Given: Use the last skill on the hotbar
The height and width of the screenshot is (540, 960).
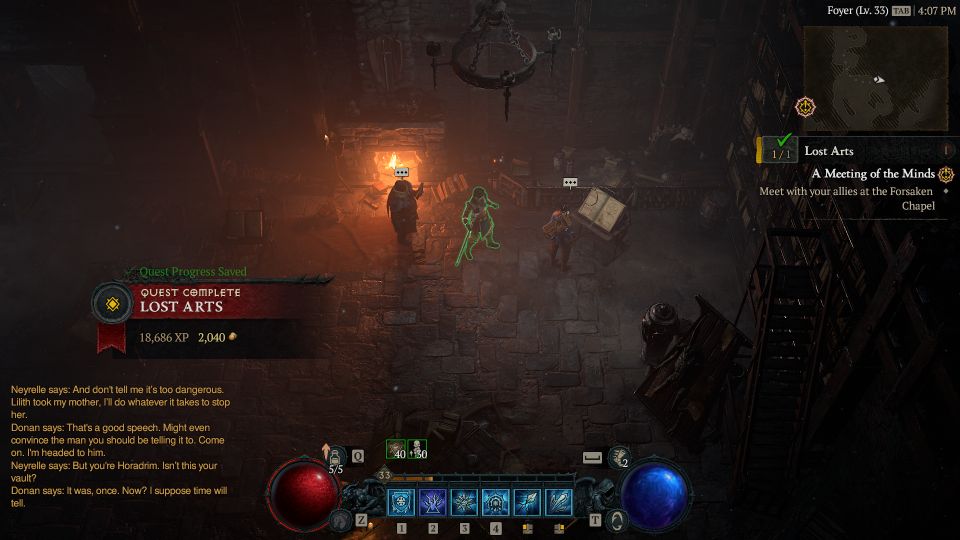Looking at the screenshot, I should point(559,503).
